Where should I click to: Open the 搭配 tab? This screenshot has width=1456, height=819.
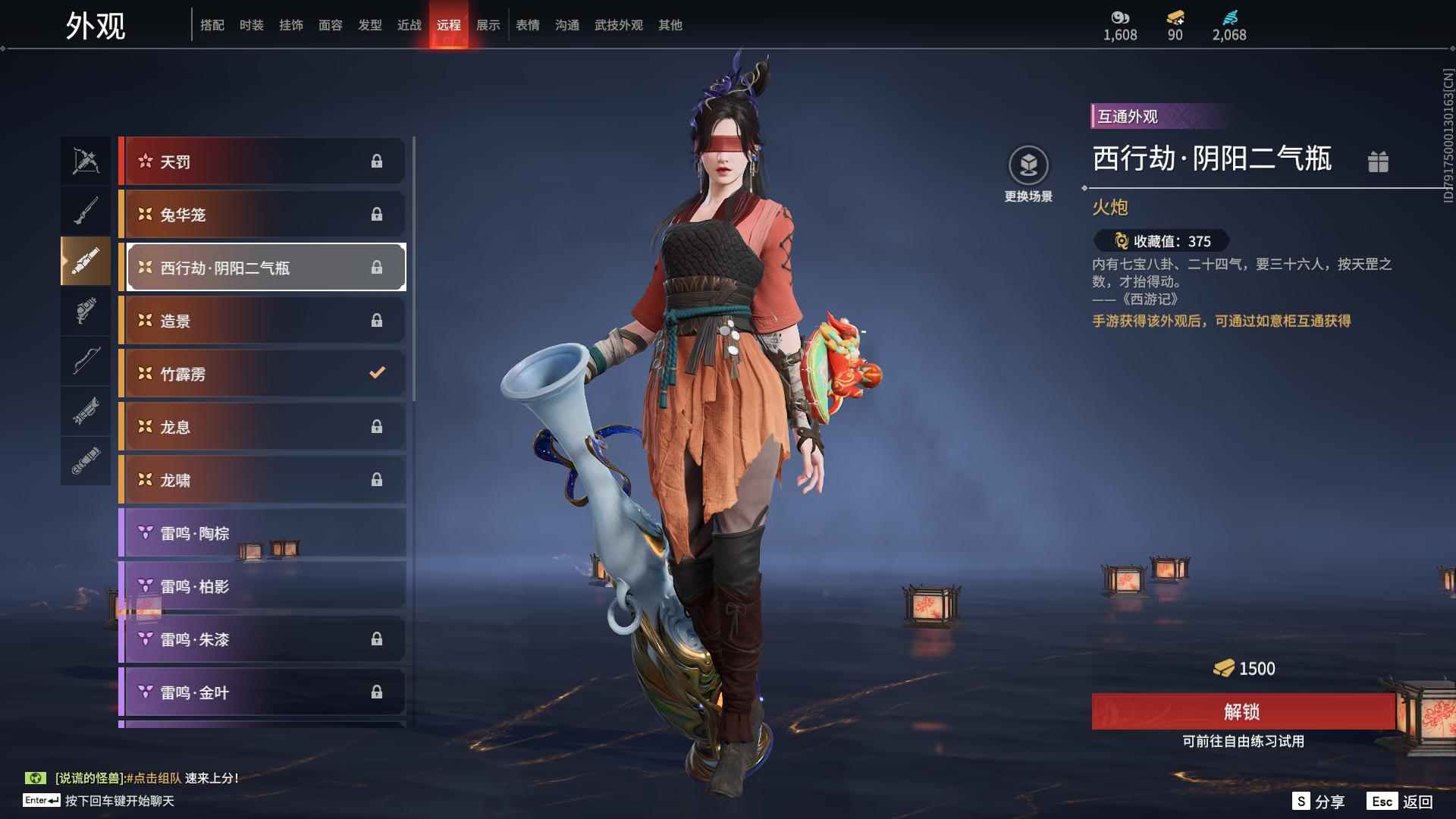click(x=212, y=25)
